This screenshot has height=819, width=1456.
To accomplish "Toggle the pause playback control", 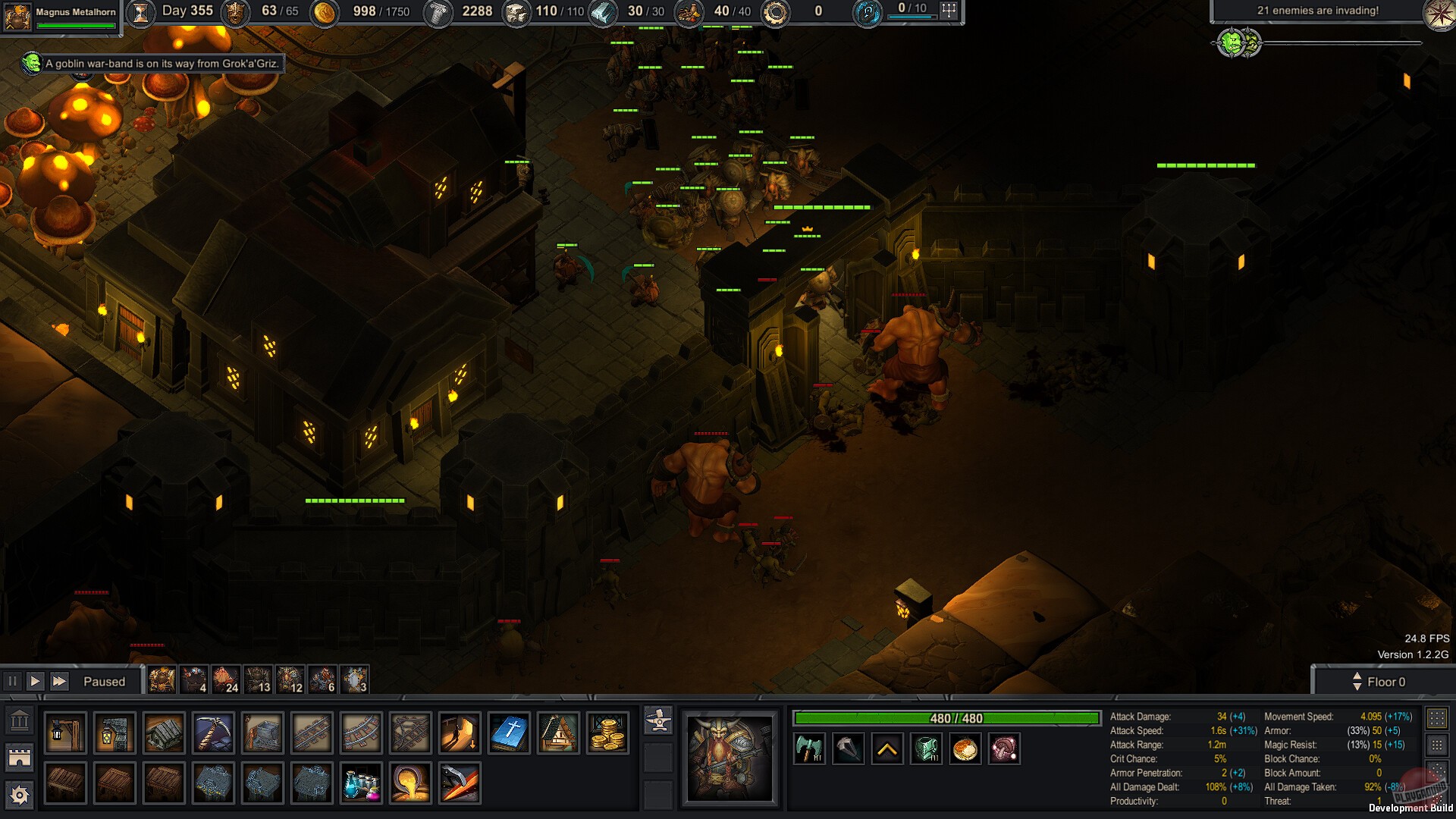I will pos(13,681).
